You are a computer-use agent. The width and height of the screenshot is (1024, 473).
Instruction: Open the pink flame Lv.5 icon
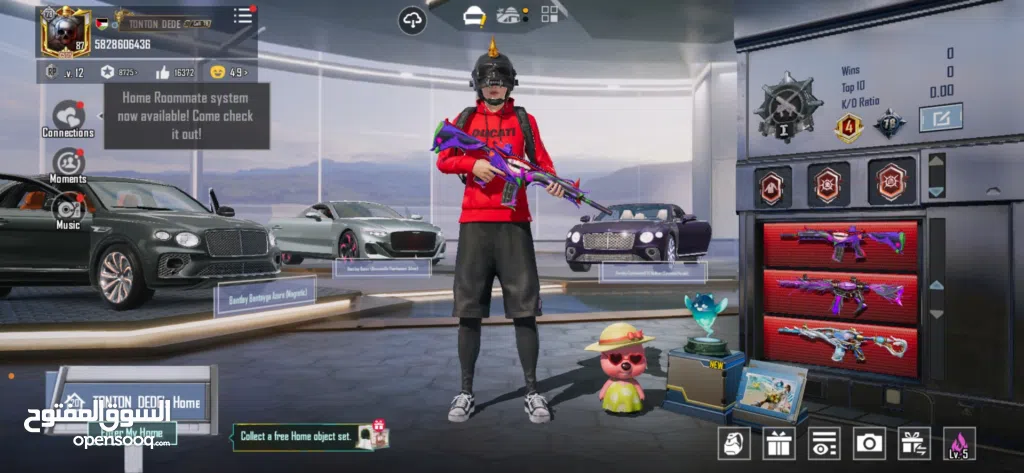click(960, 442)
